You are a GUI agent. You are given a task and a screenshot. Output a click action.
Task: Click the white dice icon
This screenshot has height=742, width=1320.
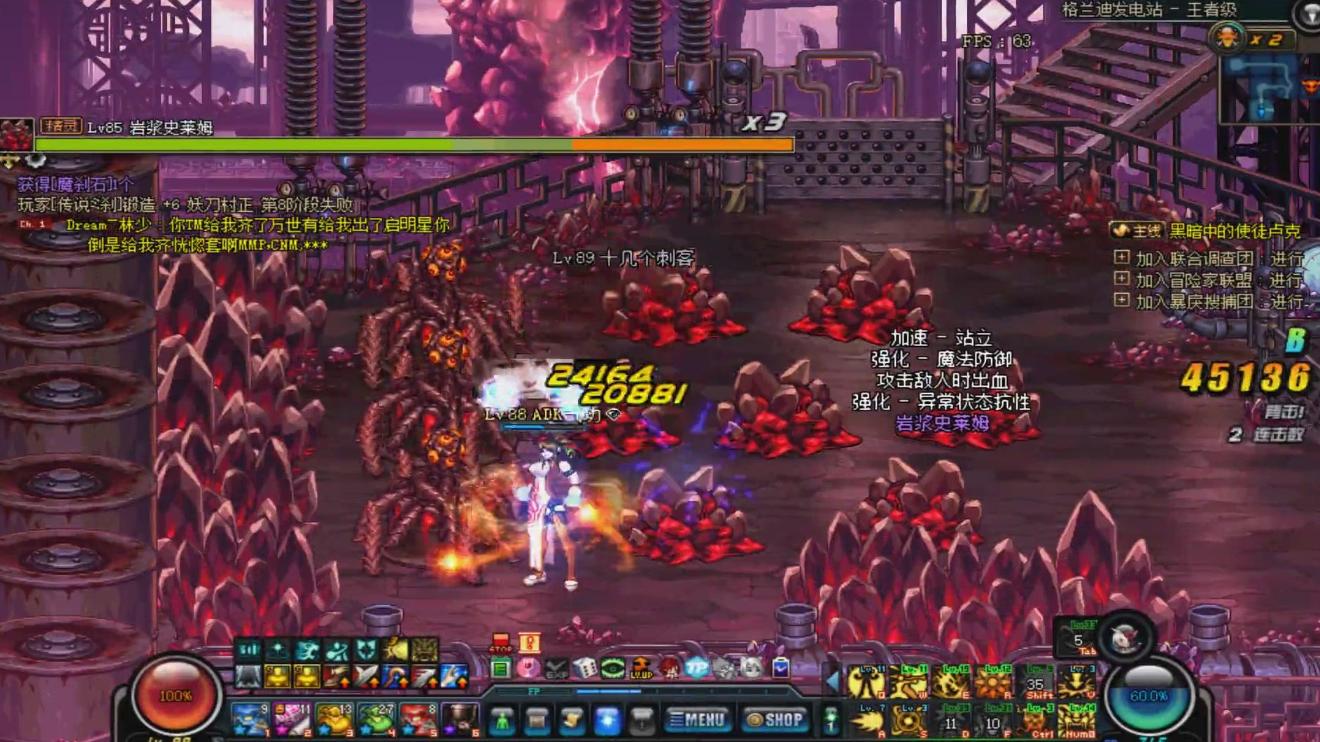[x=585, y=668]
